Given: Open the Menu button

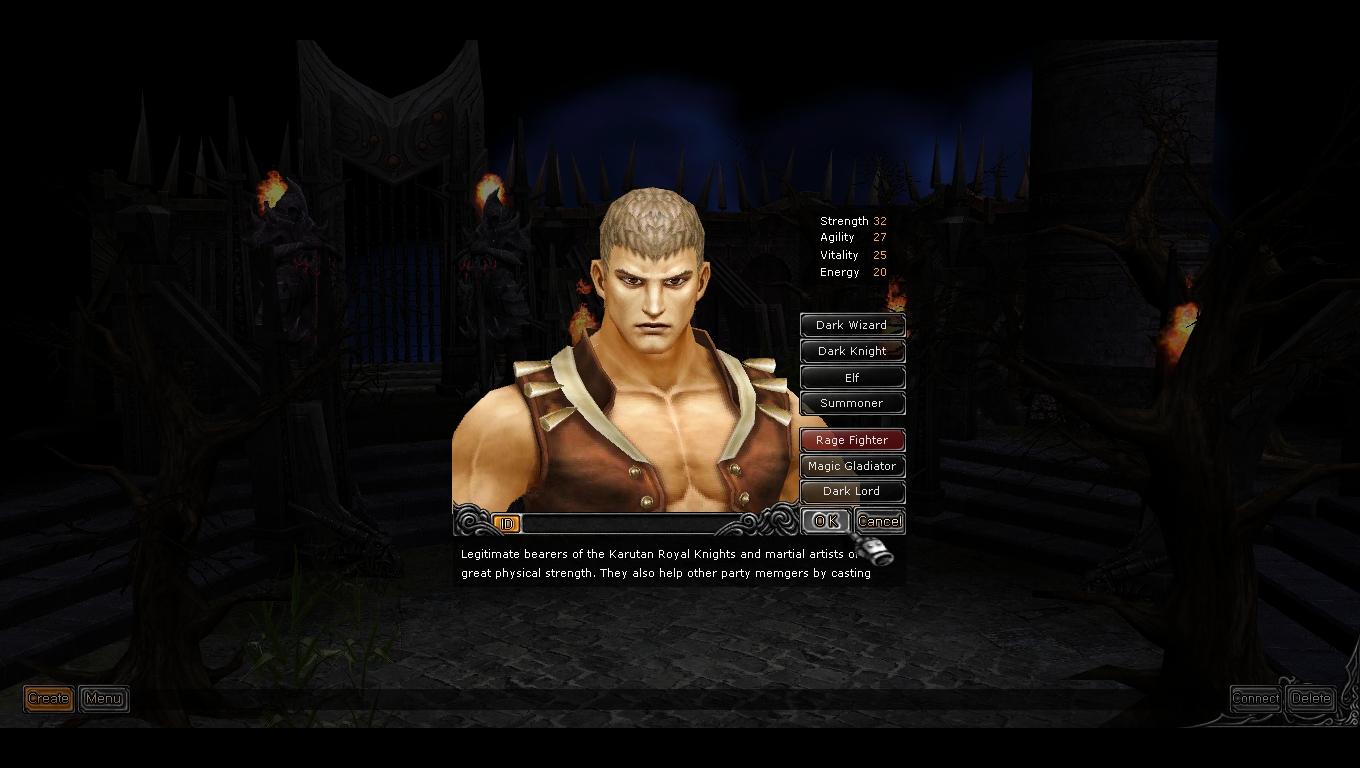Looking at the screenshot, I should click(x=103, y=699).
